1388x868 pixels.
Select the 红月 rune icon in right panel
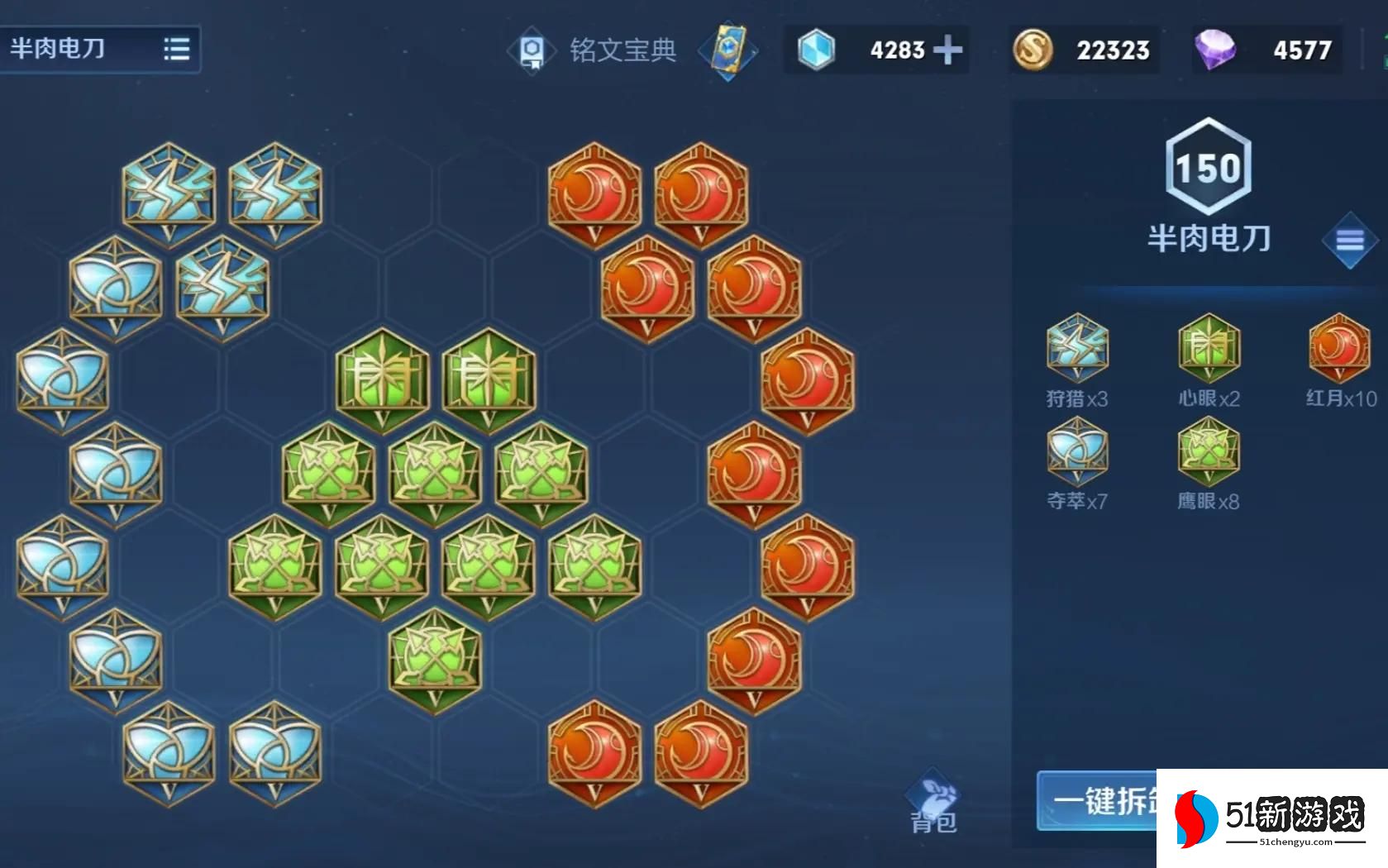click(x=1338, y=347)
